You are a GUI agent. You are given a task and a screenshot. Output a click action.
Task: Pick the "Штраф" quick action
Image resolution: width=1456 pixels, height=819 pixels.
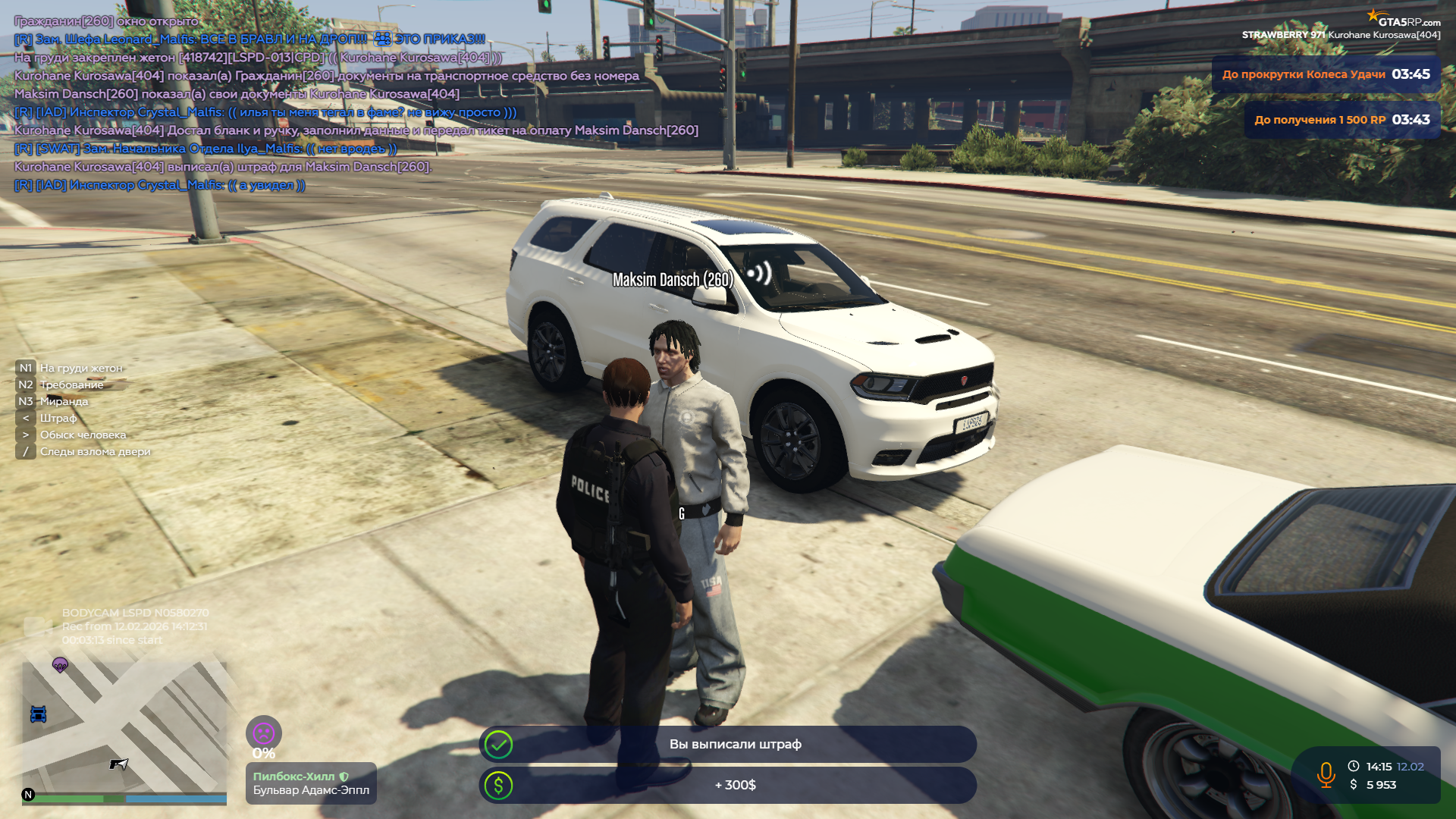pyautogui.click(x=58, y=418)
